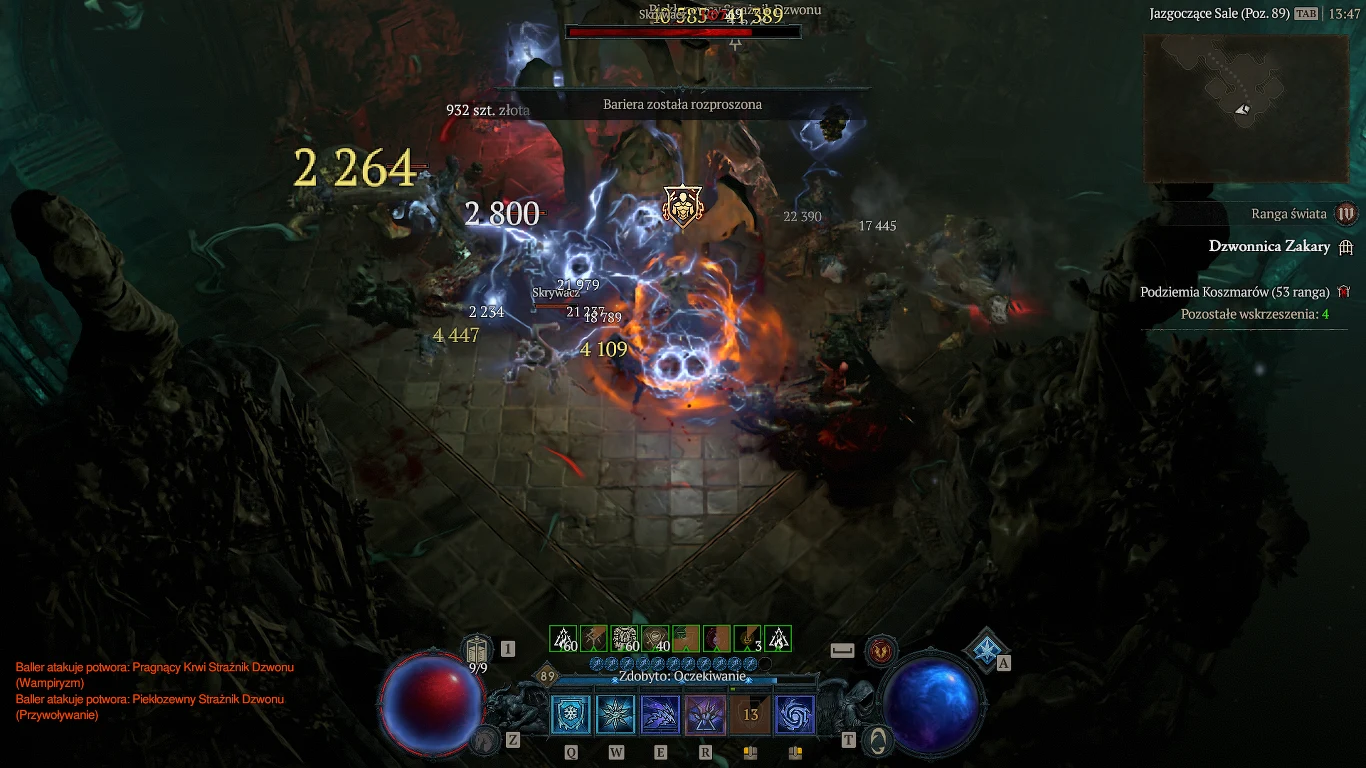Open the Podziemia Koszmarów objective entry
This screenshot has height=768, width=1366.
(1234, 292)
